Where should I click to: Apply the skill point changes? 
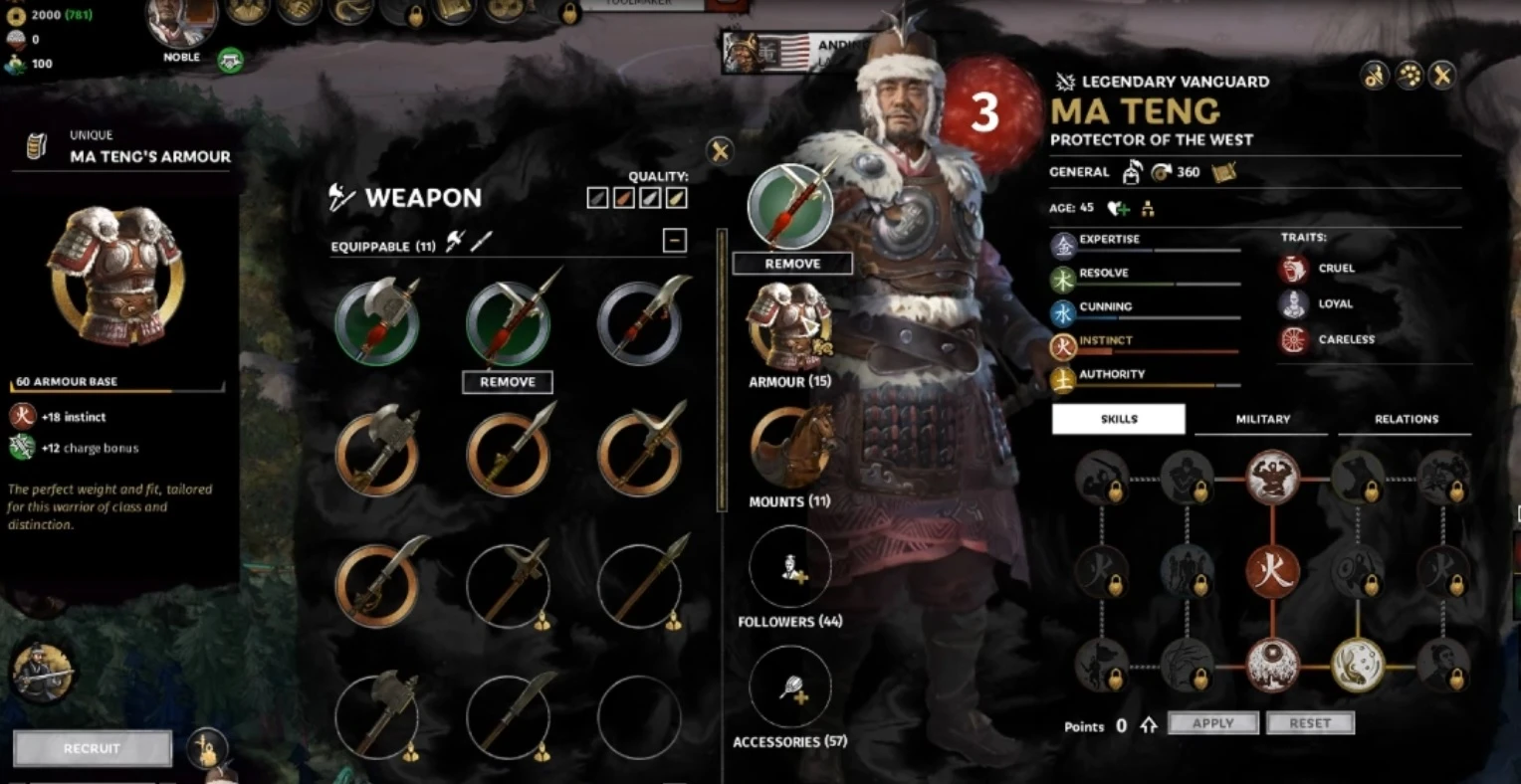(1212, 723)
